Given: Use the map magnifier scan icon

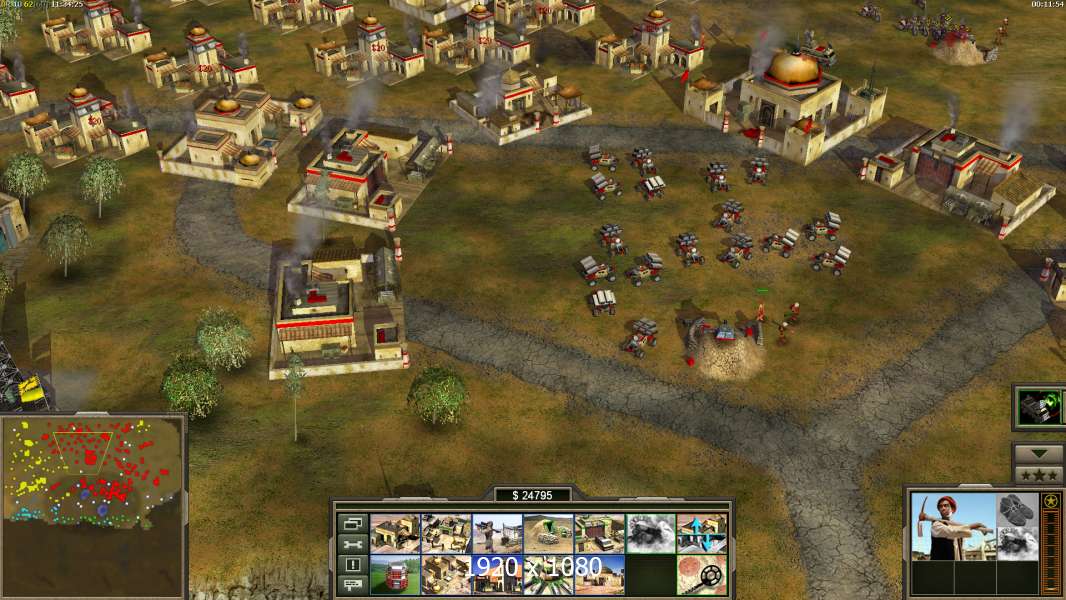Looking at the screenshot, I should pyautogui.click(x=701, y=575).
